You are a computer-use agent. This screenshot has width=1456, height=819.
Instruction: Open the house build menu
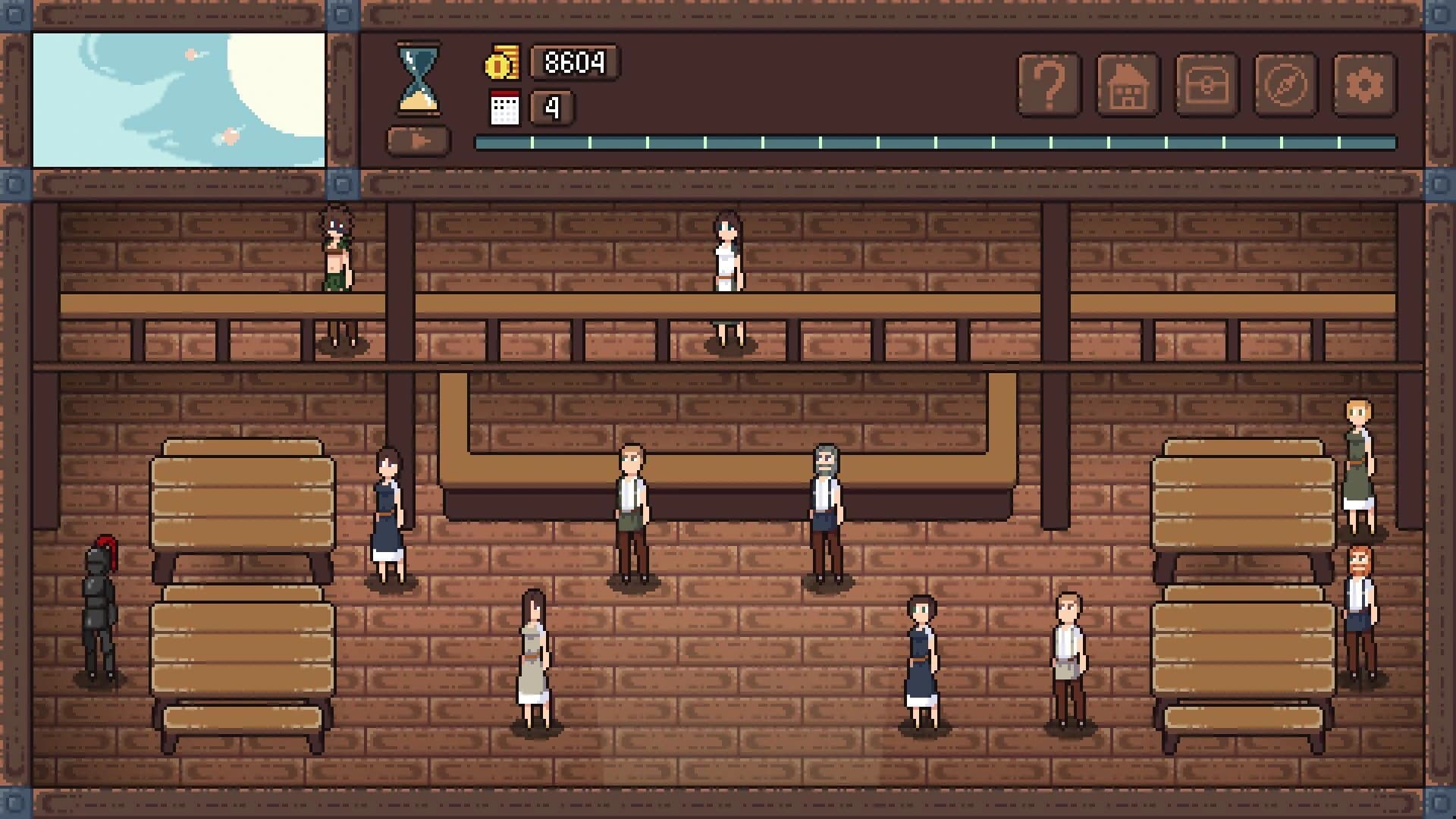coord(1128,83)
